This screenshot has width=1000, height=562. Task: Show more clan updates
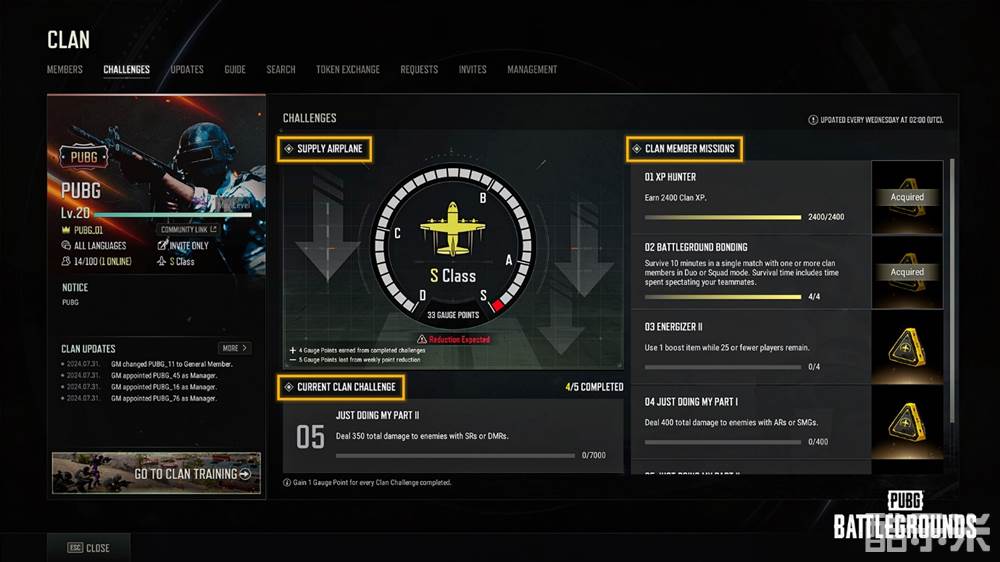tap(235, 348)
